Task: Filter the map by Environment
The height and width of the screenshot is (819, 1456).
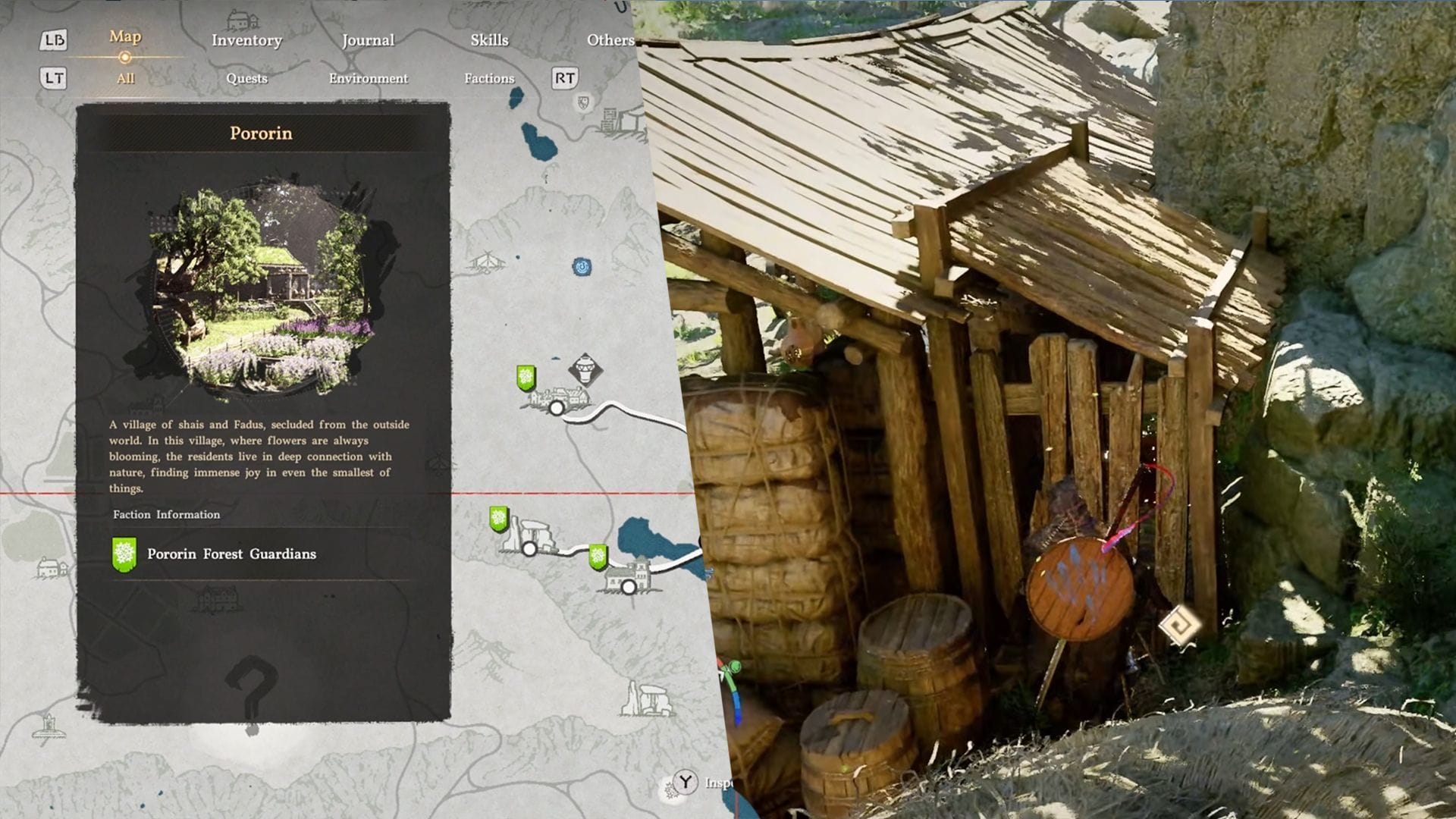Action: tap(368, 78)
